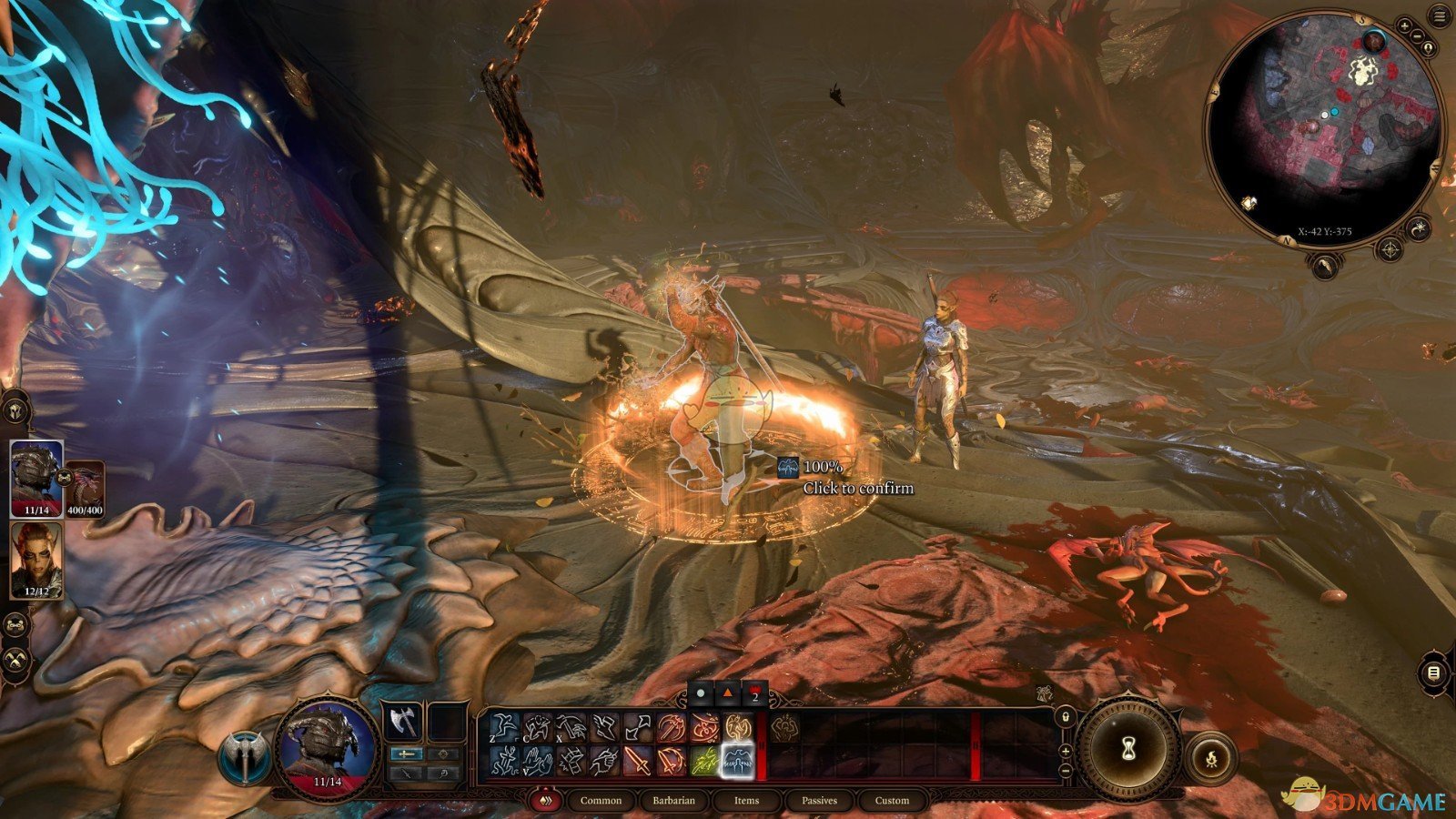Screen dimensions: 1456x819
Task: Select the equipped greataxe weapon slot
Action: pos(401,723)
